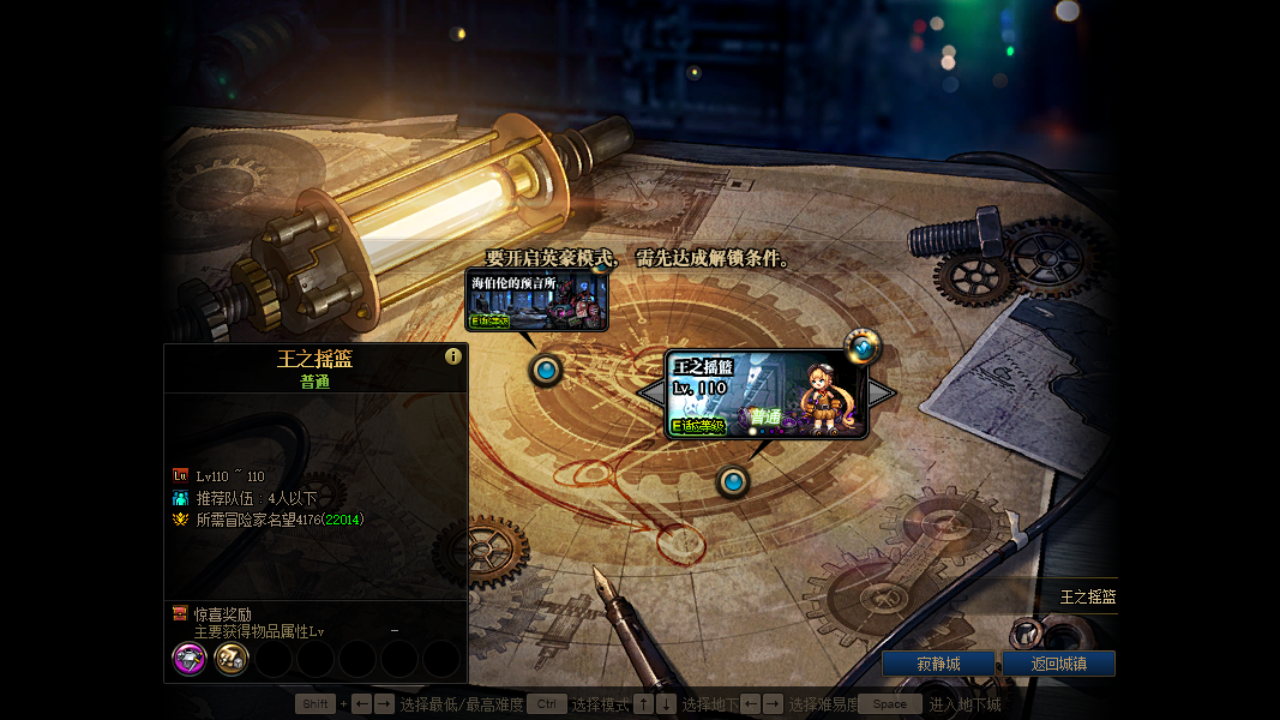Select the 王之摇篮 dungeon card
Screen dimensions: 1280x720
click(765, 394)
